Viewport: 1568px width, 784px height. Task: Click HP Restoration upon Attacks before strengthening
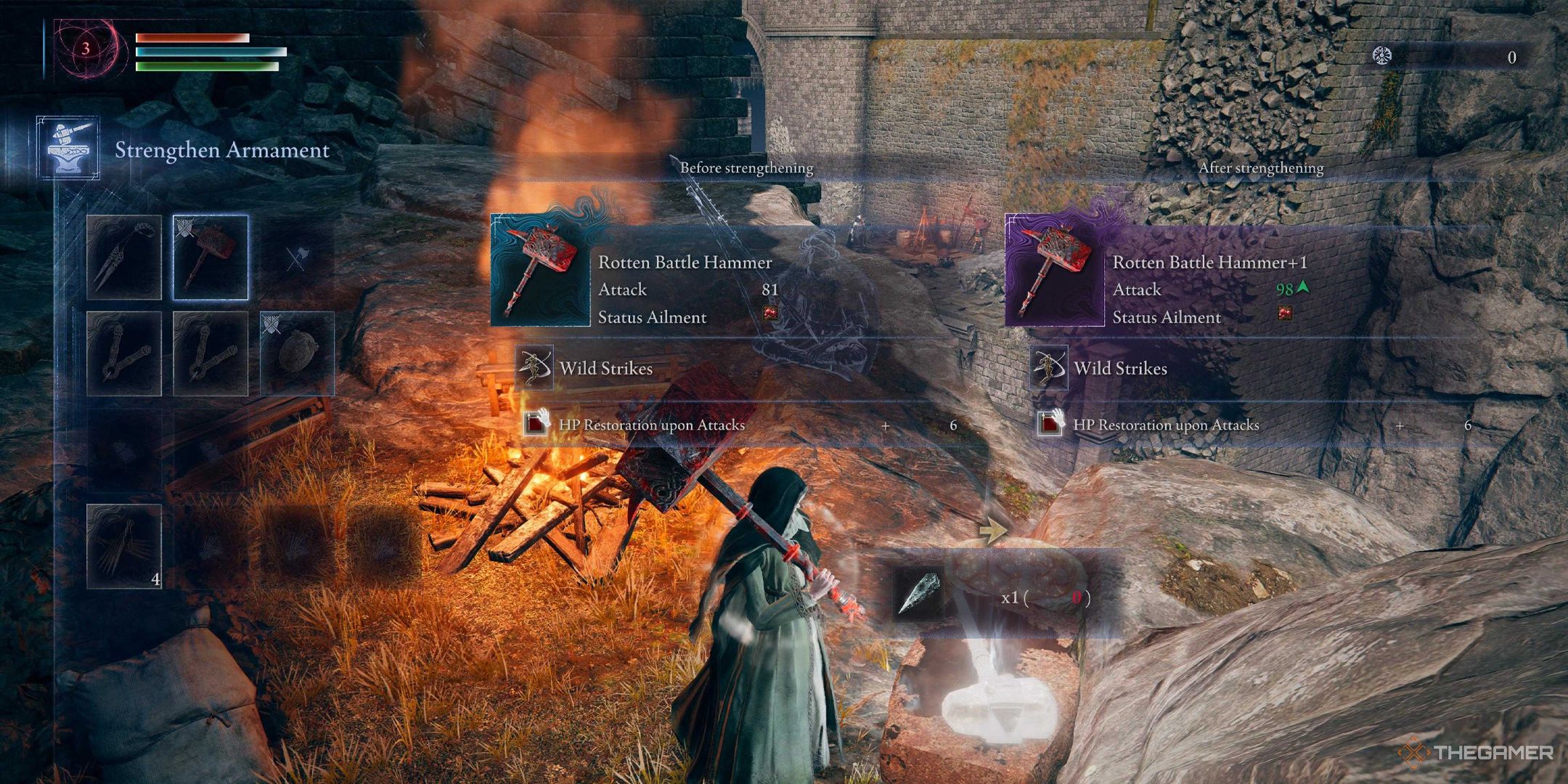click(x=651, y=425)
